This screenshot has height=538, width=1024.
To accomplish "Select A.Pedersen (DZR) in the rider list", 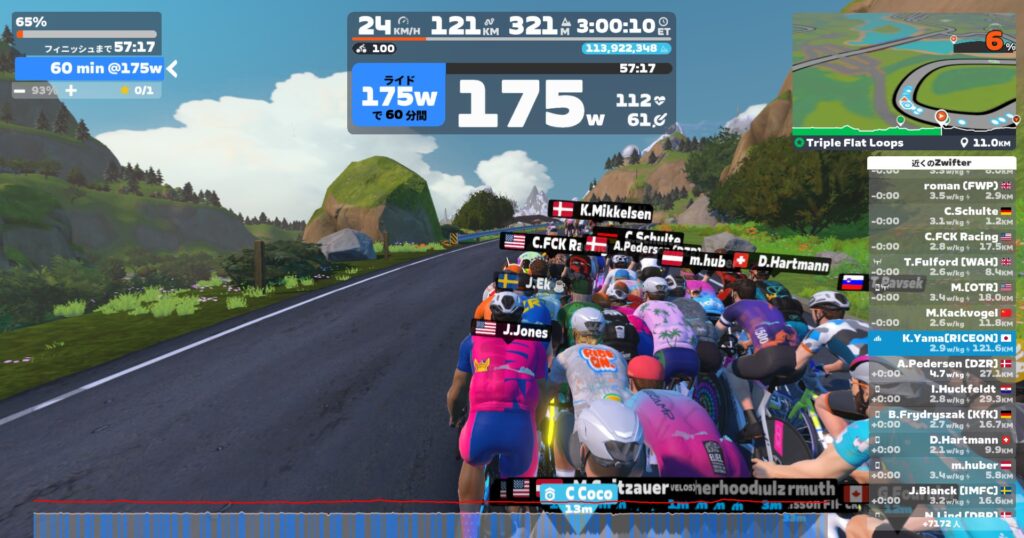I will coord(941,368).
